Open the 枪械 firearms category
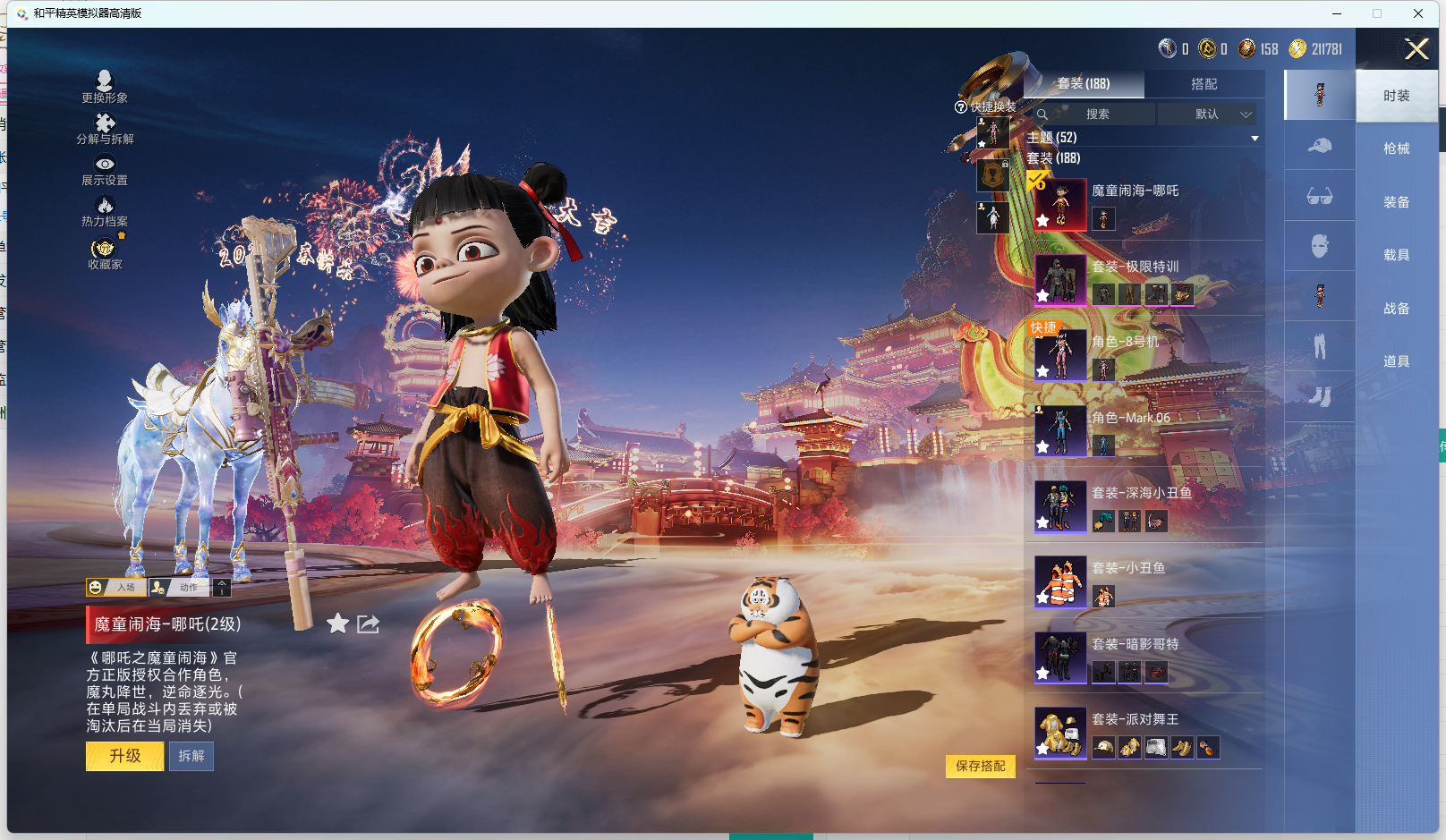Viewport: 1446px width, 840px height. click(1396, 148)
